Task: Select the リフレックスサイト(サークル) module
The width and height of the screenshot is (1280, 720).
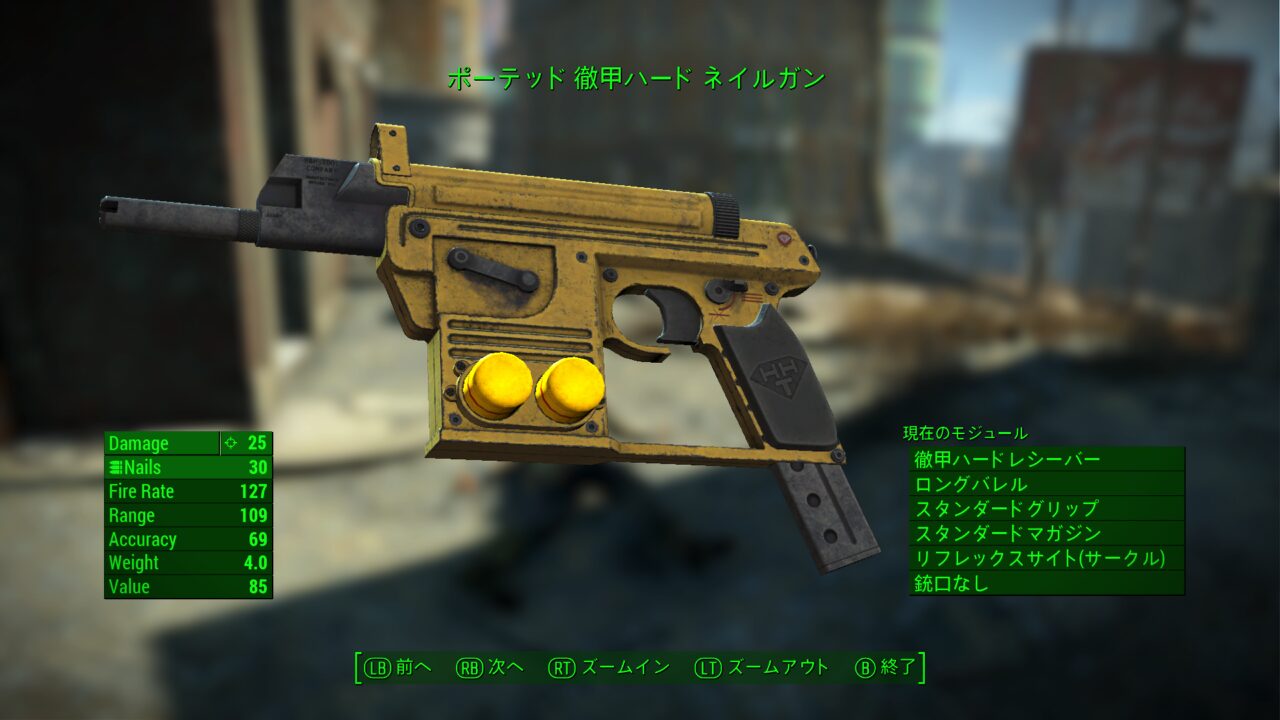Action: coord(1046,558)
